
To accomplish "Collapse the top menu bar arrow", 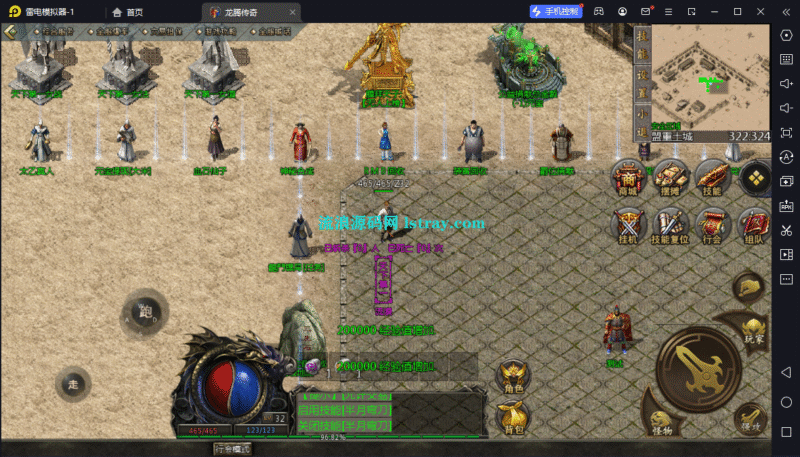I will [x=10, y=31].
